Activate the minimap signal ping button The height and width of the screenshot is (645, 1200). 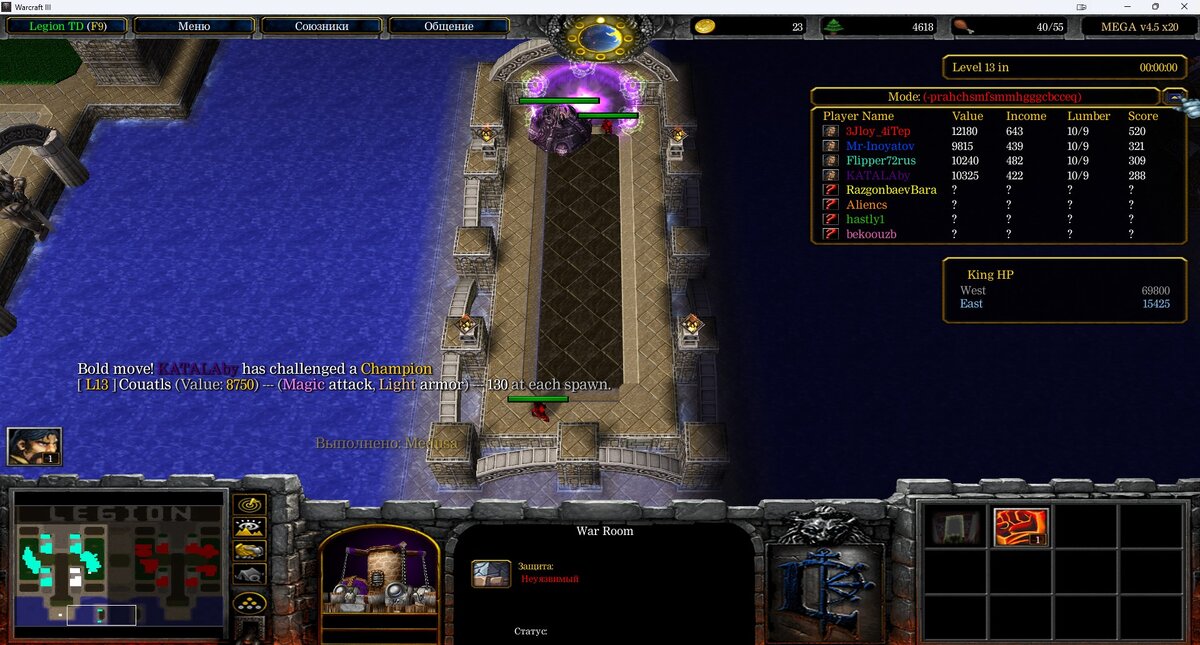pos(249,503)
